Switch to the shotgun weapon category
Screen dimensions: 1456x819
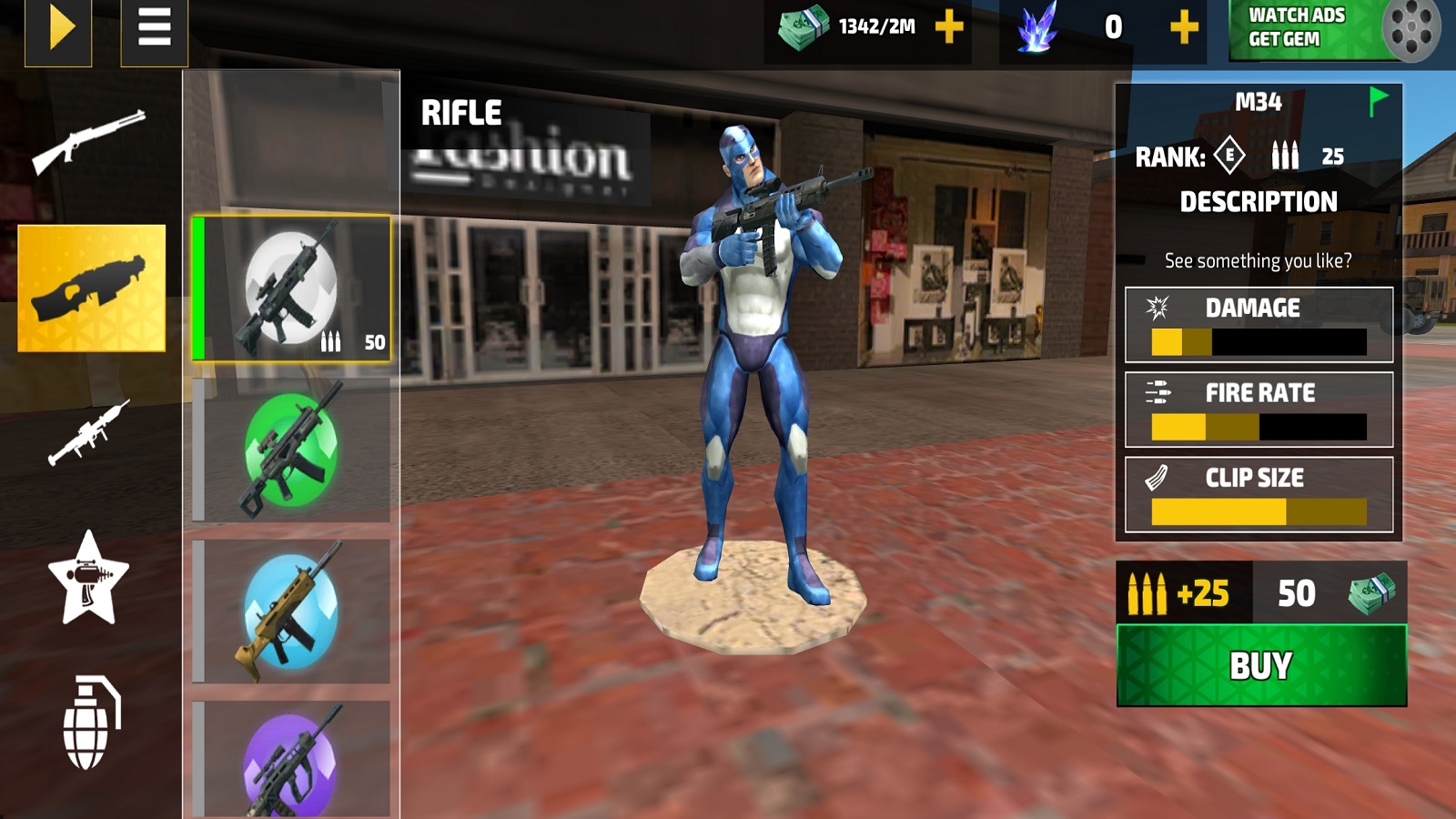coord(89,141)
